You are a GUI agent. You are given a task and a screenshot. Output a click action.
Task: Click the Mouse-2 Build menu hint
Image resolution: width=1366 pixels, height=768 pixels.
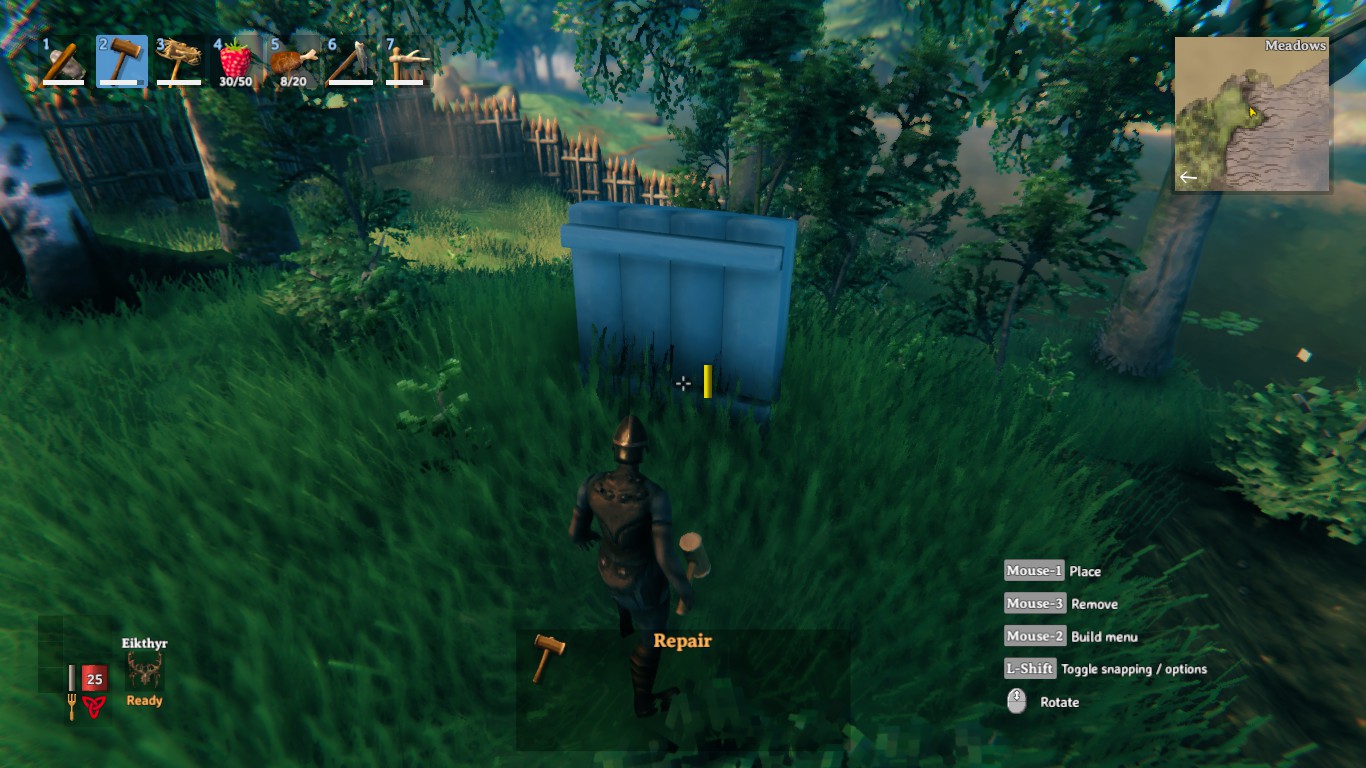tap(1034, 636)
